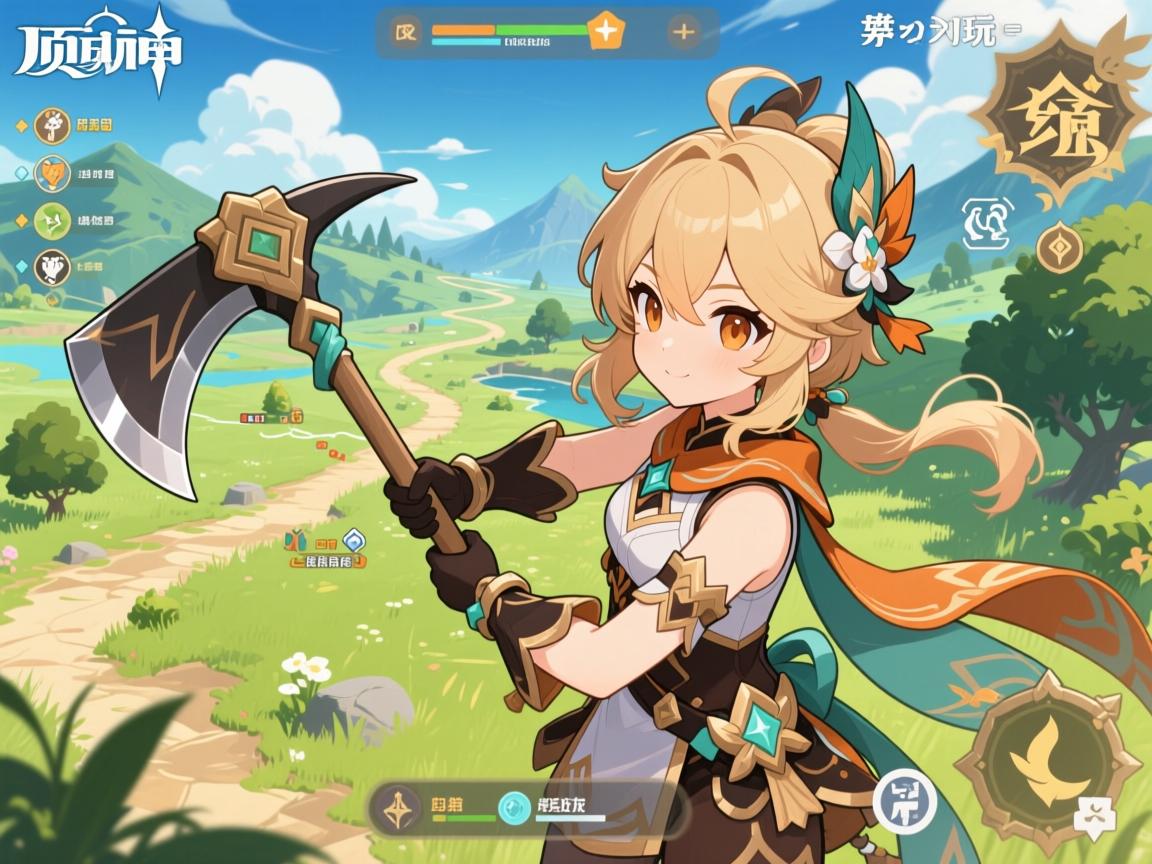The width and height of the screenshot is (1152, 864).
Task: Choose the green circle portrait party member
Action: pos(52,220)
